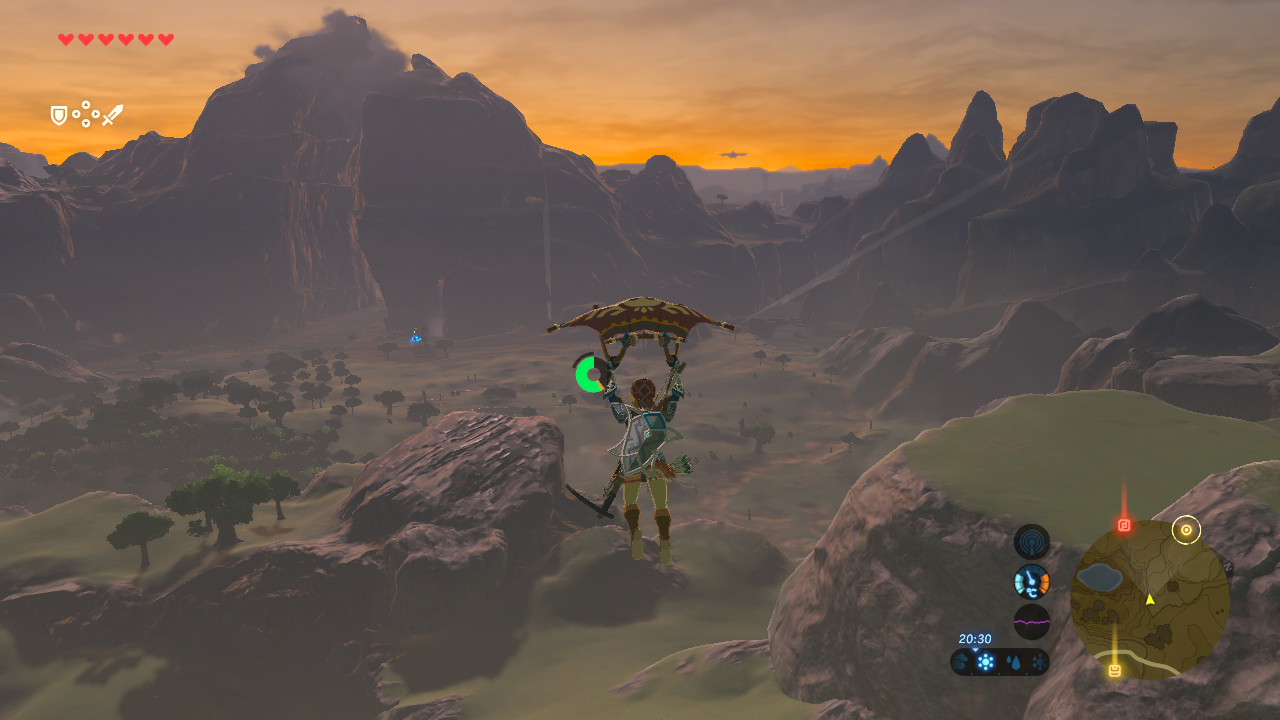Activate the Sheikah Sensor antenna icon
The width and height of the screenshot is (1280, 720).
coord(1031,542)
